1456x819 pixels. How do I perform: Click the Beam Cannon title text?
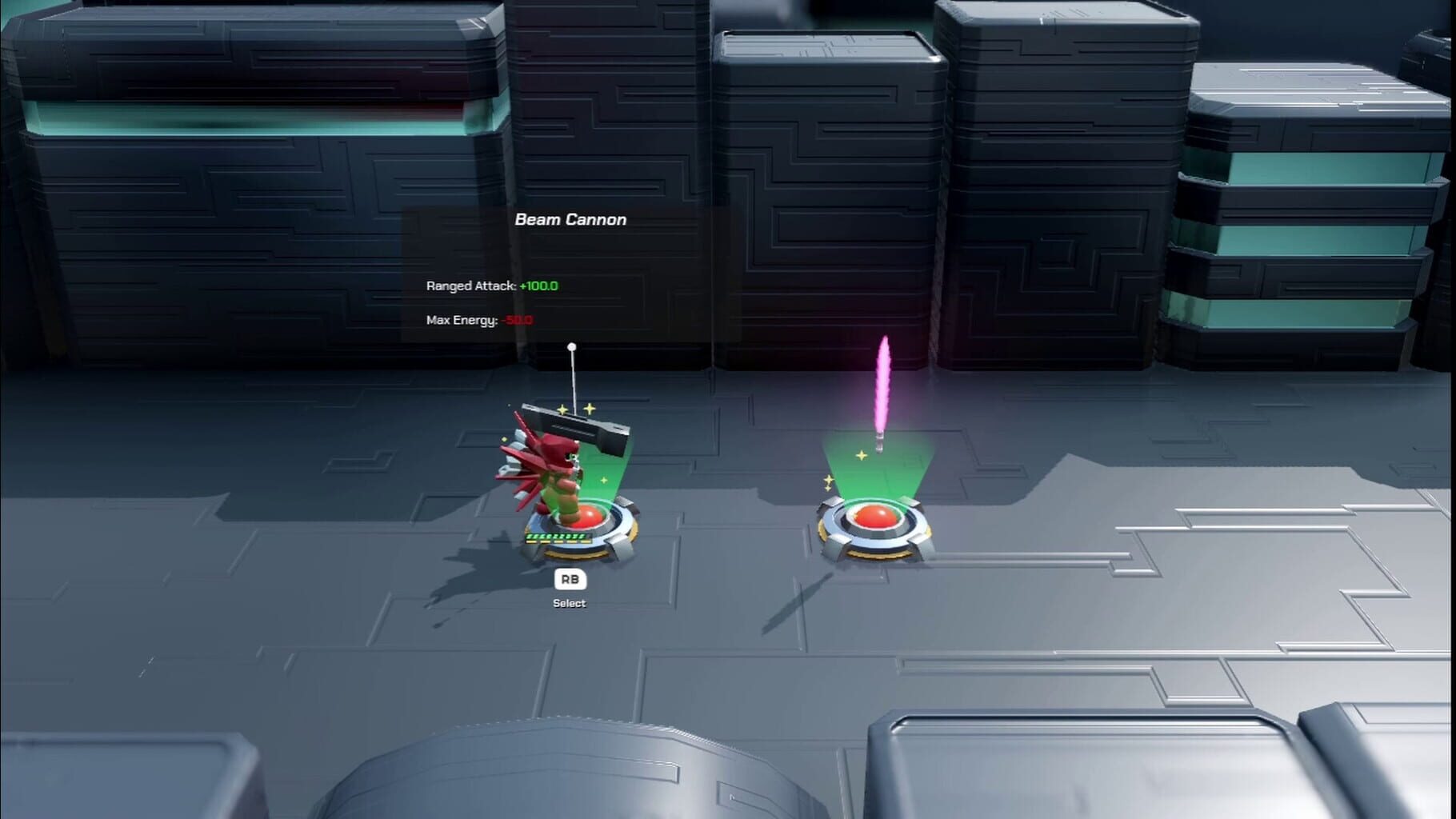pyautogui.click(x=571, y=219)
